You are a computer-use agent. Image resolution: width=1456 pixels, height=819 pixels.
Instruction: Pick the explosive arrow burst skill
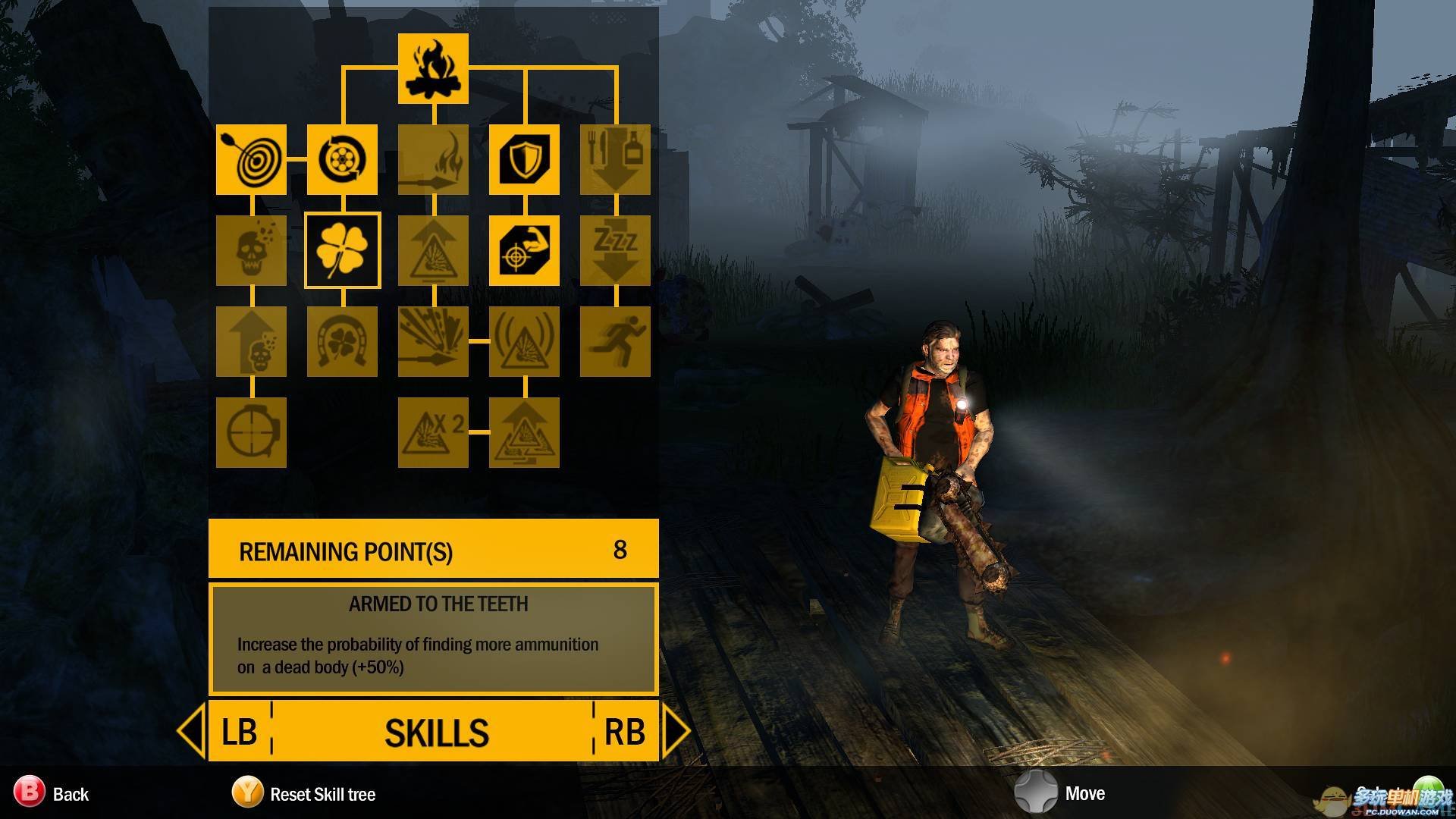(x=433, y=341)
